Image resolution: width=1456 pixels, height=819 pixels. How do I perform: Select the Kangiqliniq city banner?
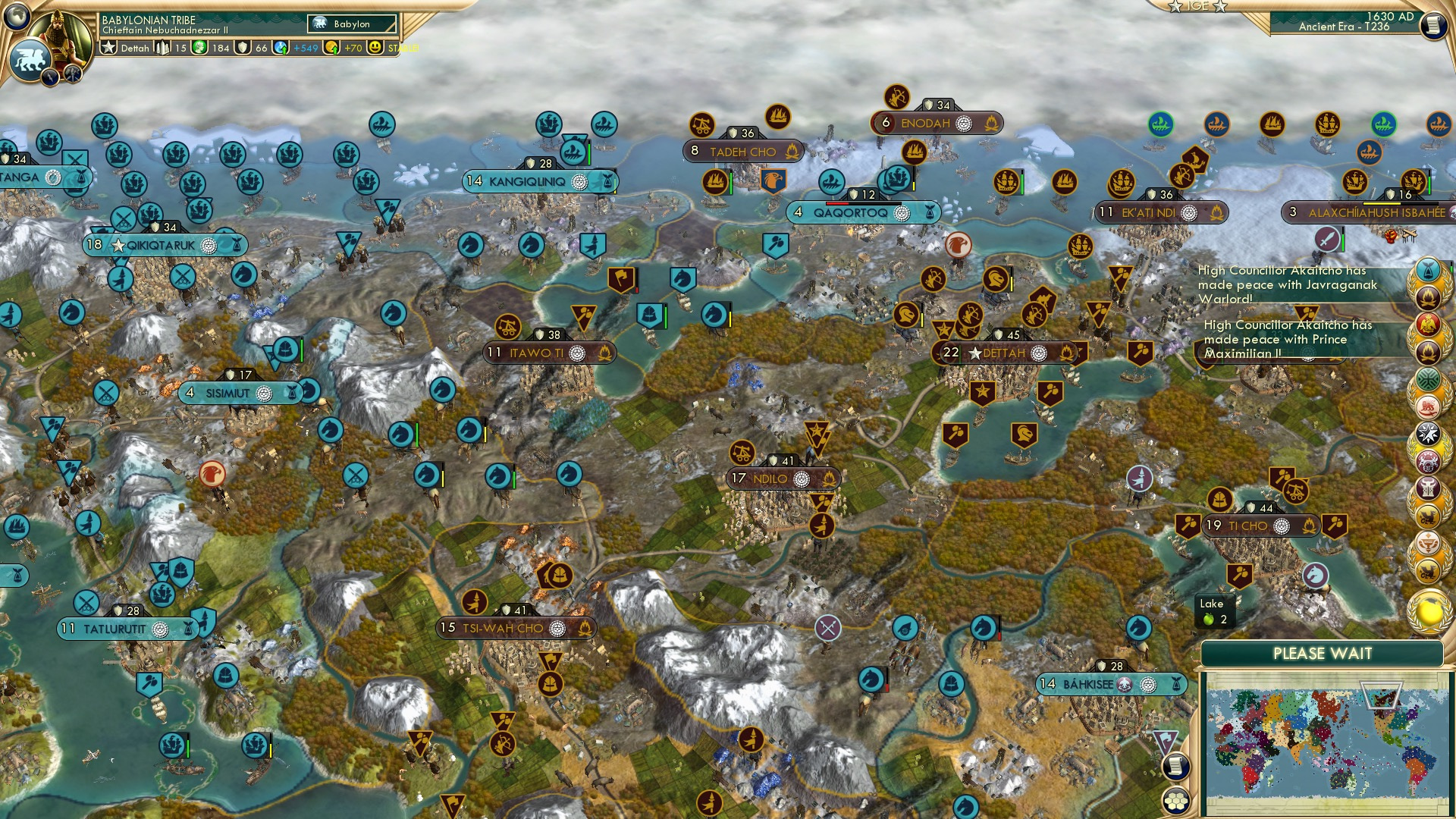coord(527,182)
